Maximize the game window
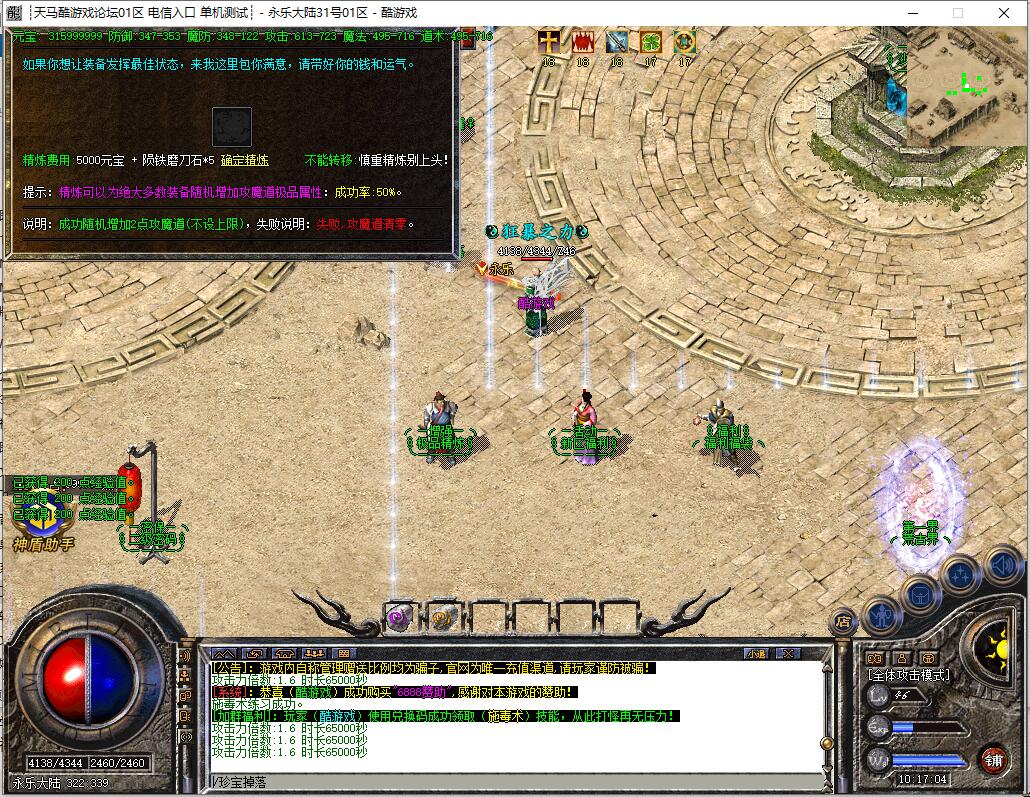 tap(957, 13)
